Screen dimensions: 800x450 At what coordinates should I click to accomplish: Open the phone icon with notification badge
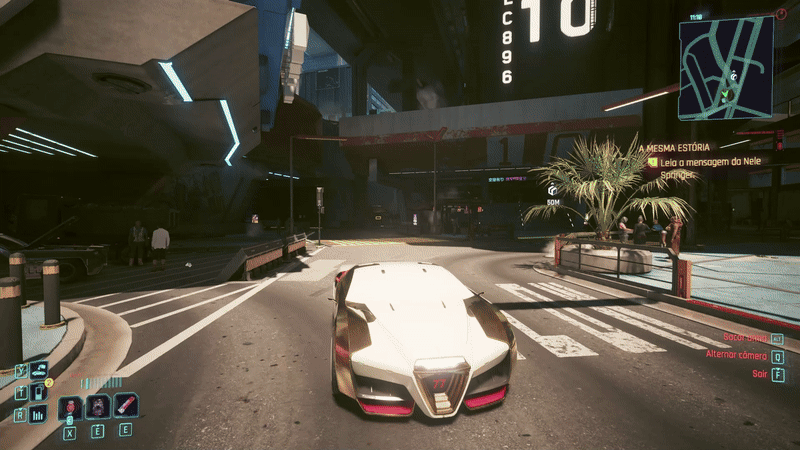tap(39, 392)
